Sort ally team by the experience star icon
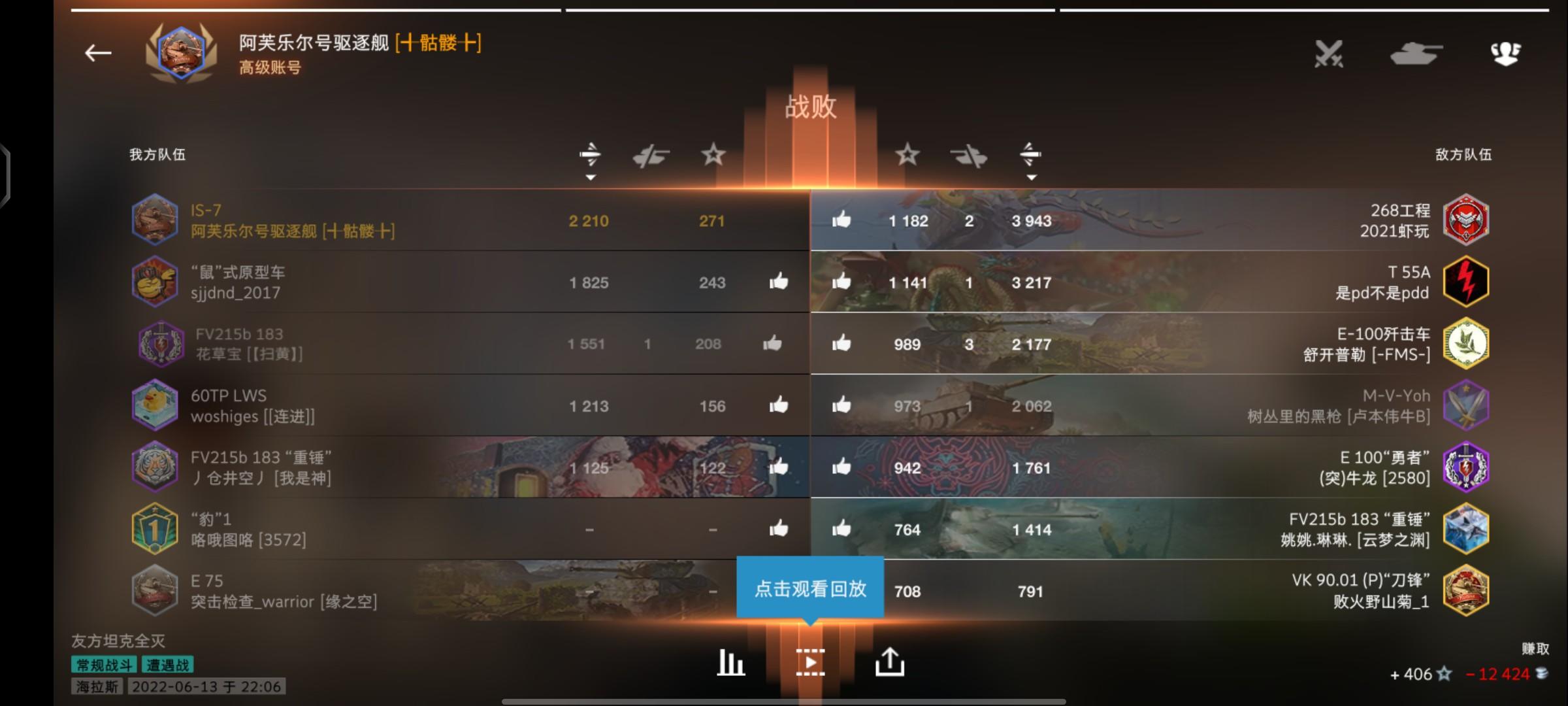Screen dimensions: 1568x706 pyautogui.click(x=714, y=155)
